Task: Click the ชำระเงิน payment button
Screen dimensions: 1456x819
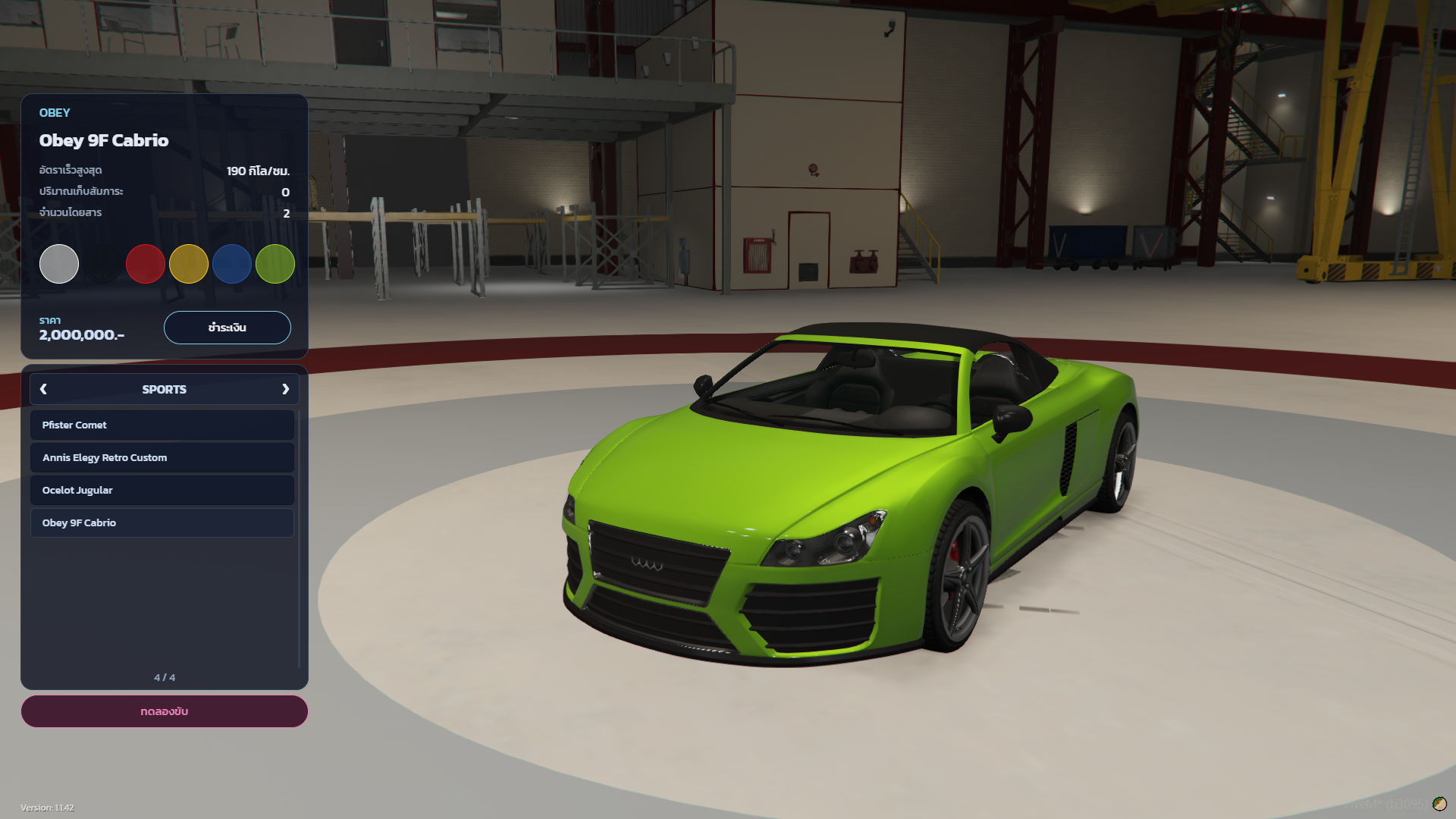Action: coord(227,328)
